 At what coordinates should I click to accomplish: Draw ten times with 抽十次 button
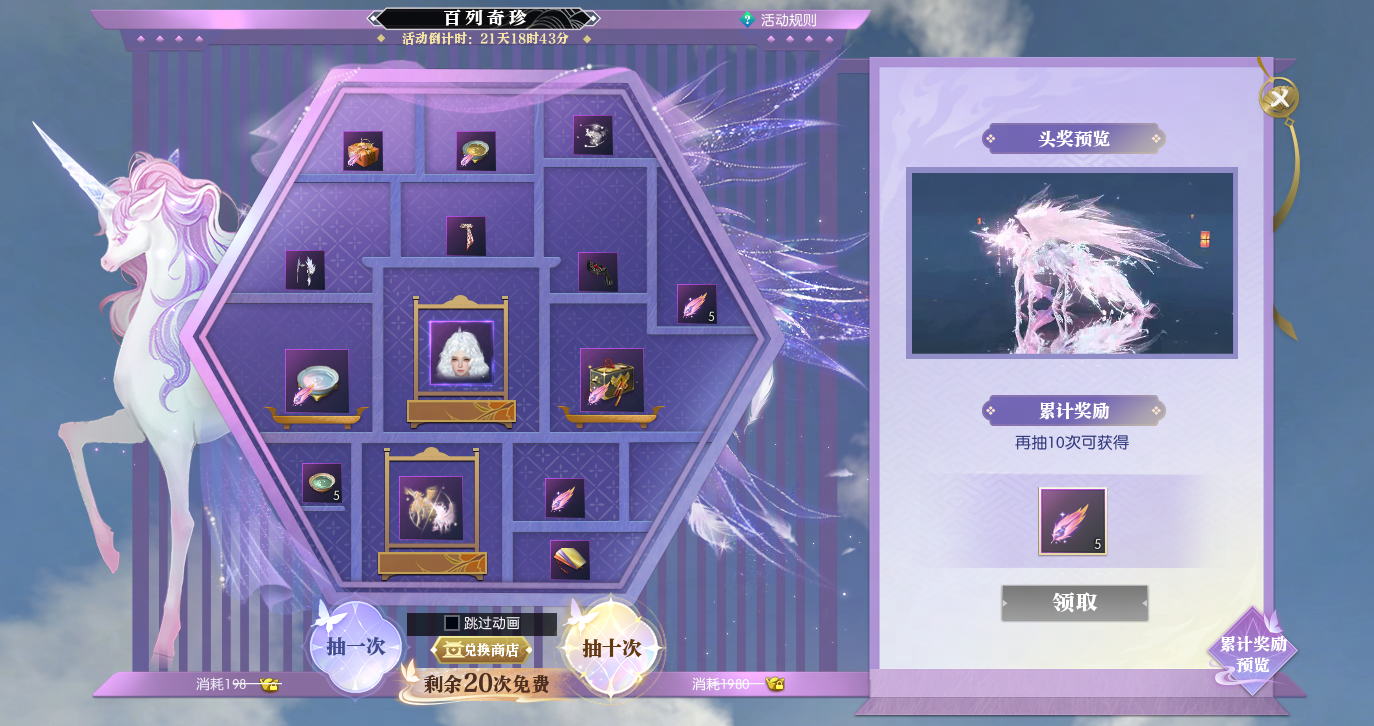pyautogui.click(x=611, y=647)
